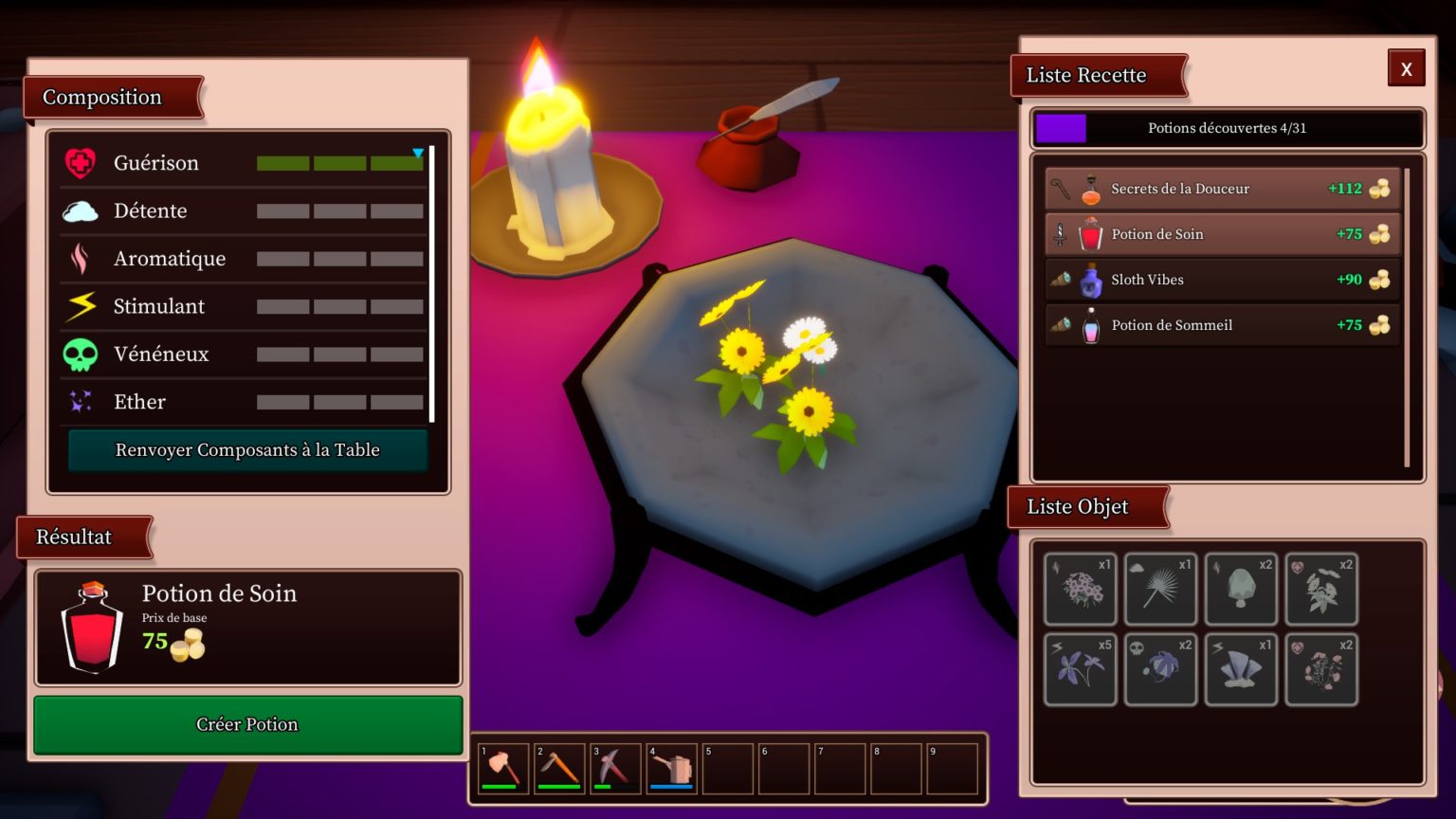1456x819 pixels.
Task: Equip the hoe in hotbar slot 2
Action: point(559,768)
